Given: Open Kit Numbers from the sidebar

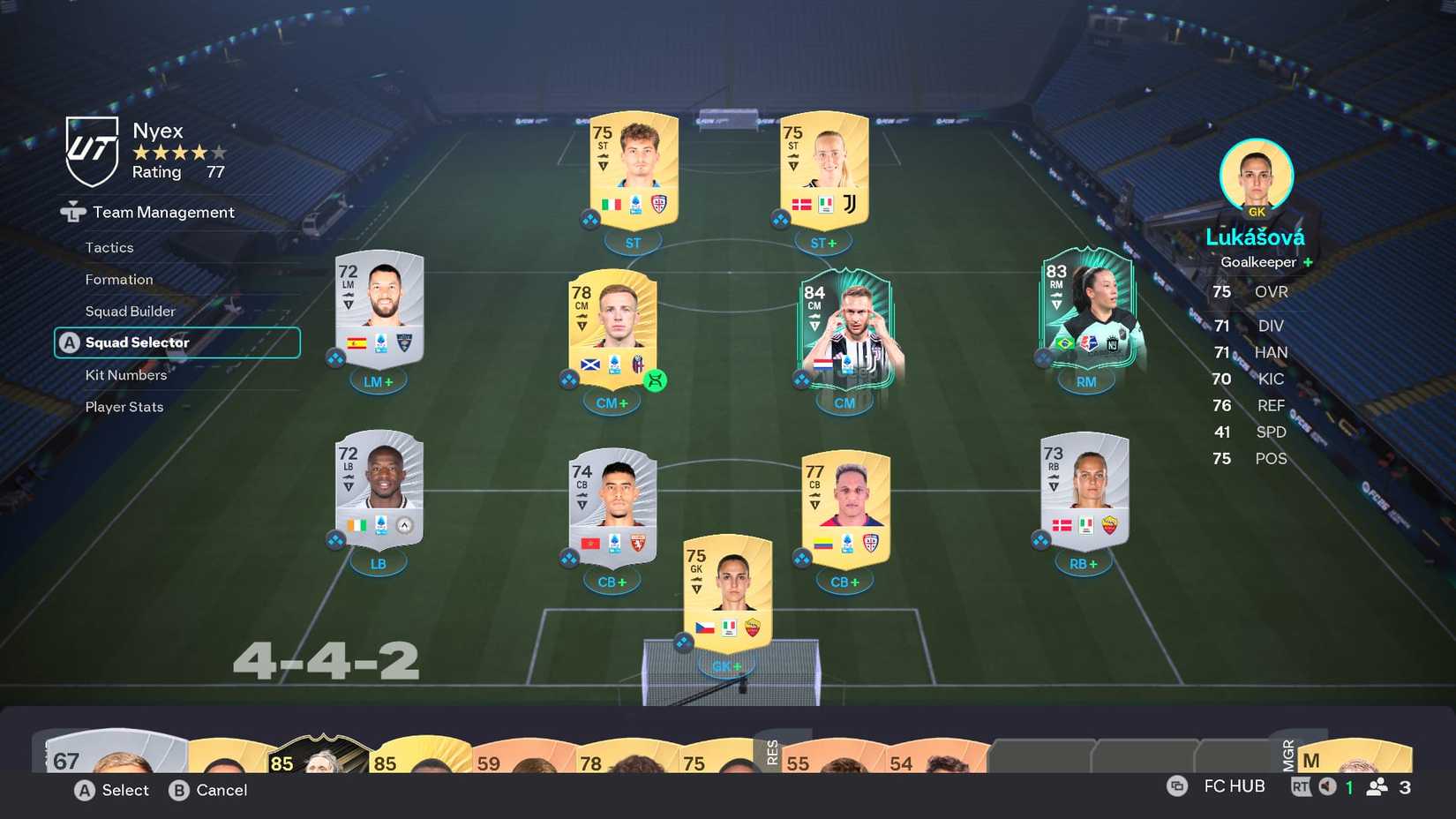Looking at the screenshot, I should 124,375.
